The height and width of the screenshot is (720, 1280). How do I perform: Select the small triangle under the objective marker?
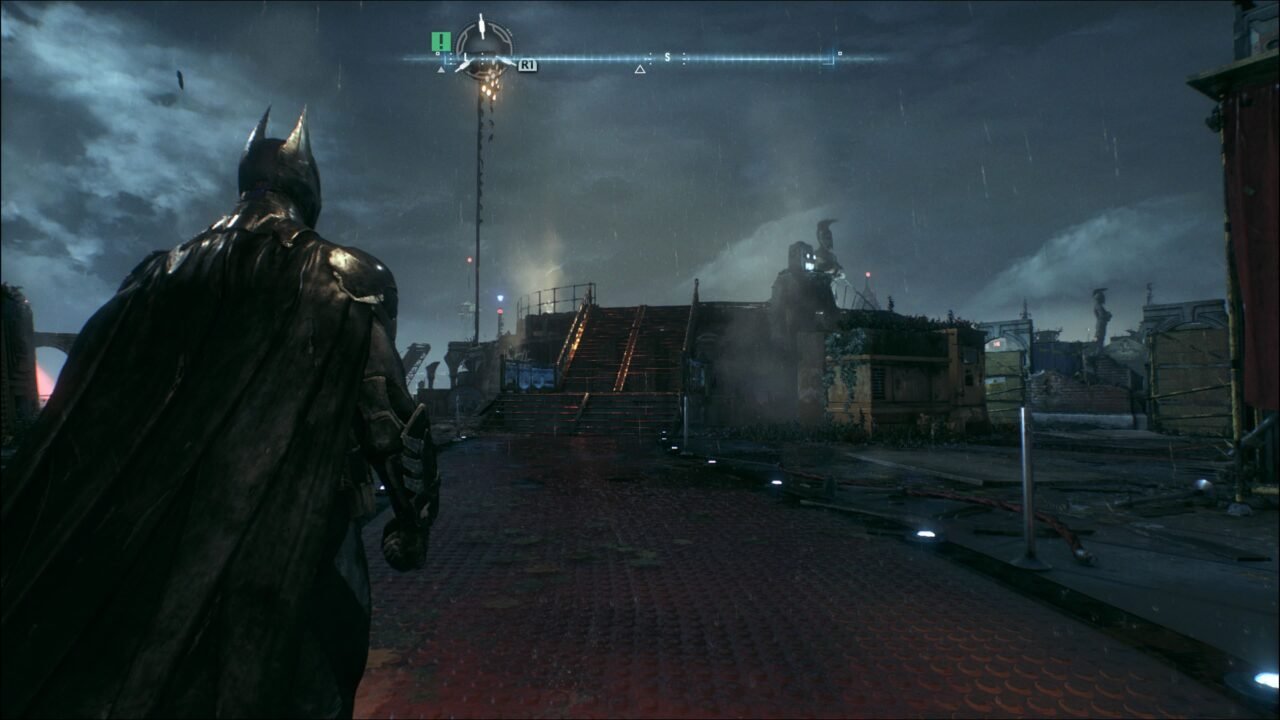tap(440, 71)
